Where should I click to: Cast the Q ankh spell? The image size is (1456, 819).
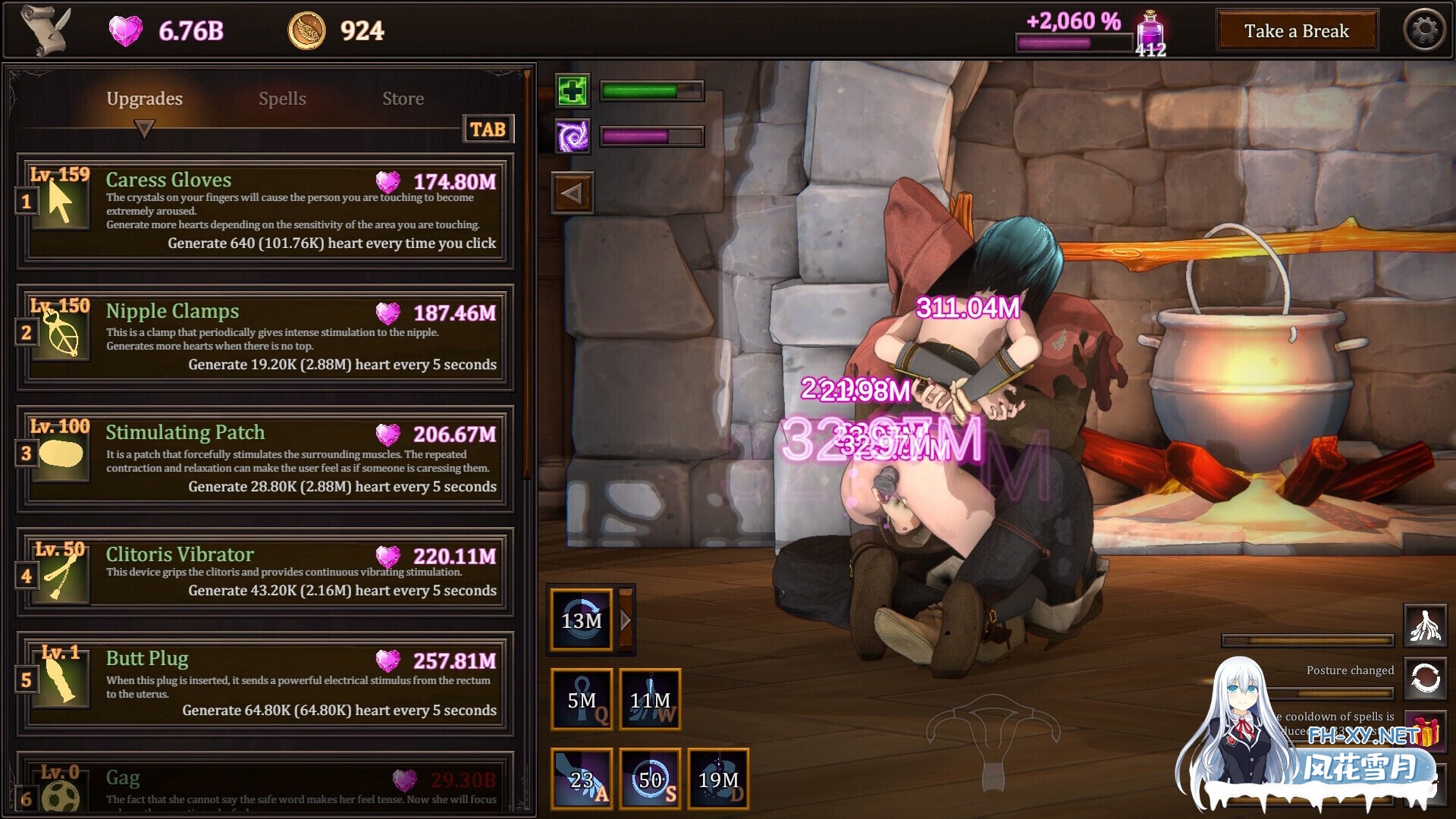582,699
